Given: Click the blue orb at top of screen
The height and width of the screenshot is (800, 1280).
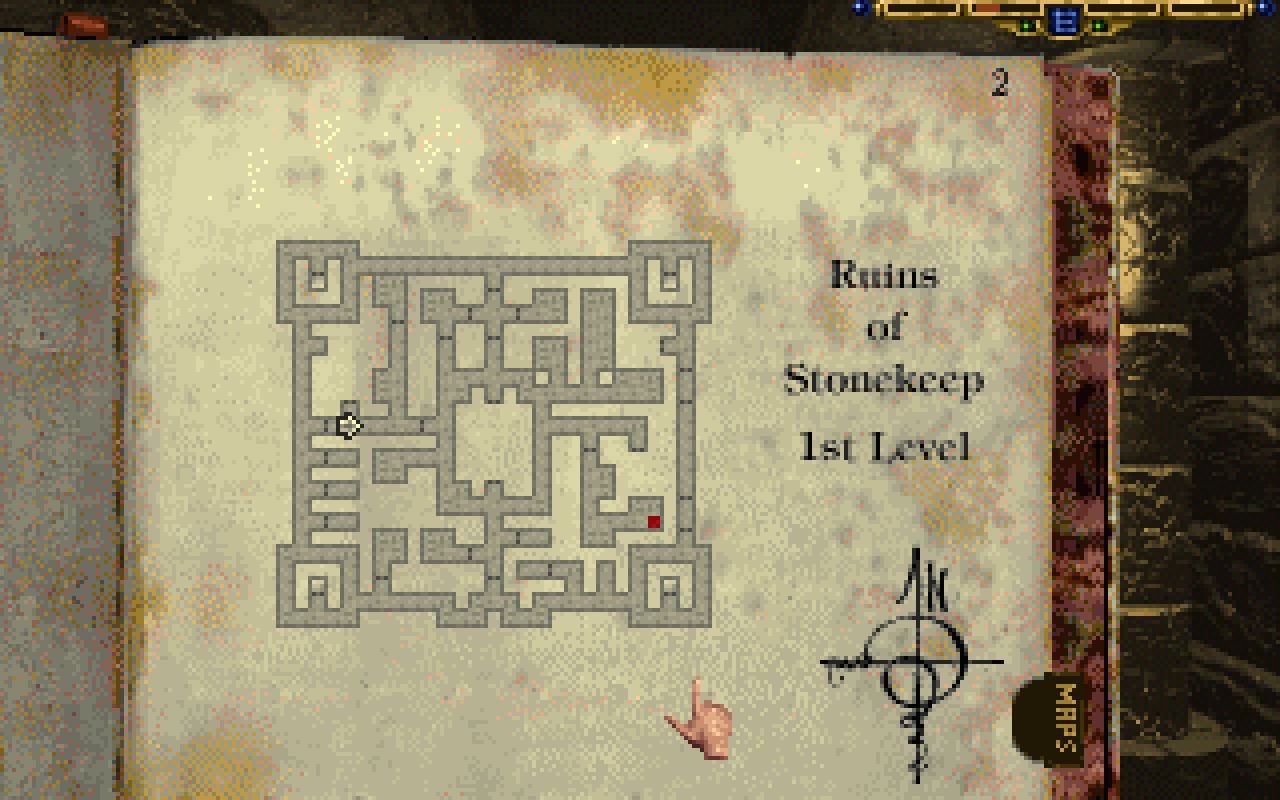Looking at the screenshot, I should point(860,6).
